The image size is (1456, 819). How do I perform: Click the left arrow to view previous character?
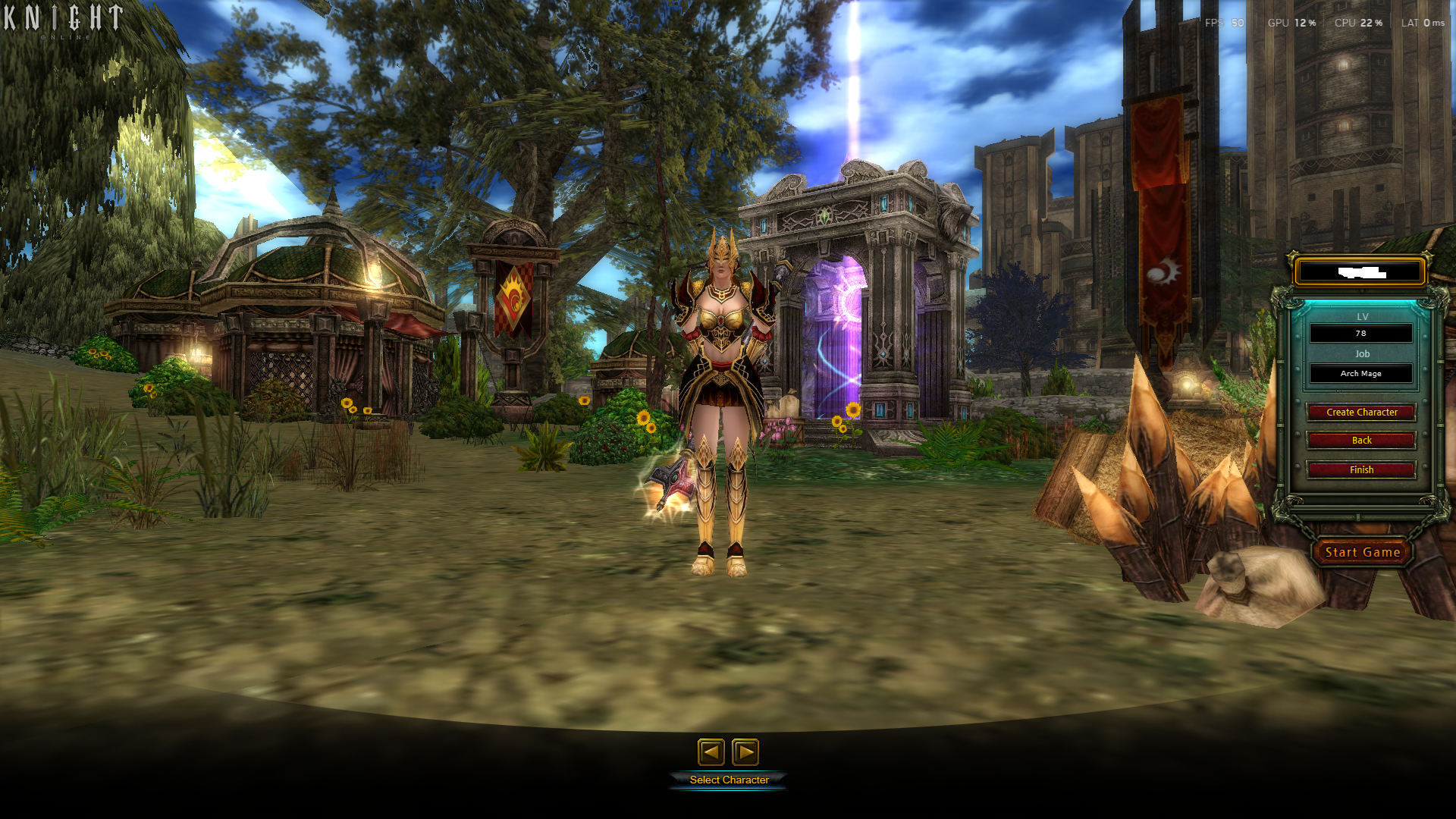[x=711, y=752]
